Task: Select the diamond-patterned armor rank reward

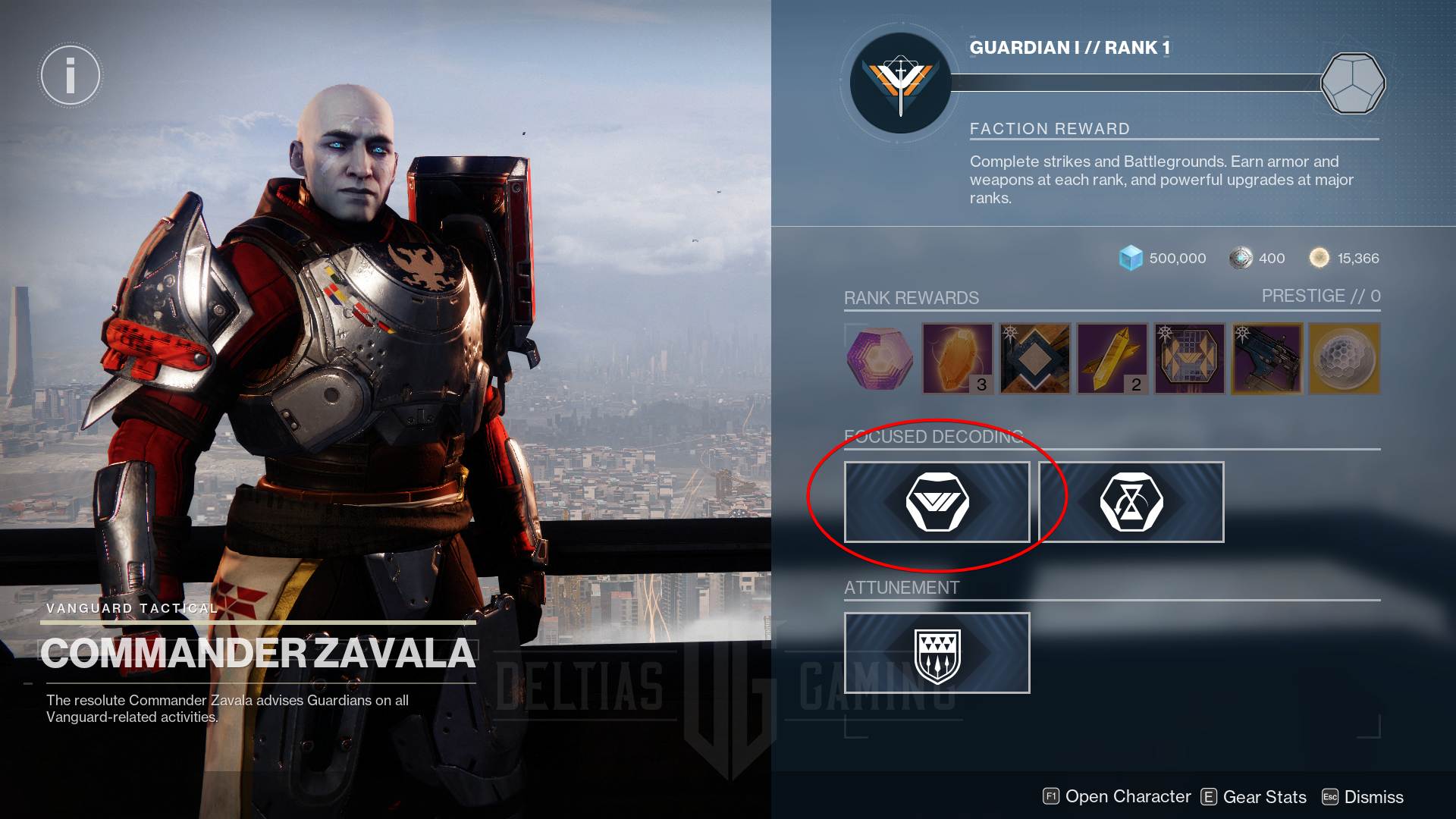Action: point(1034,359)
